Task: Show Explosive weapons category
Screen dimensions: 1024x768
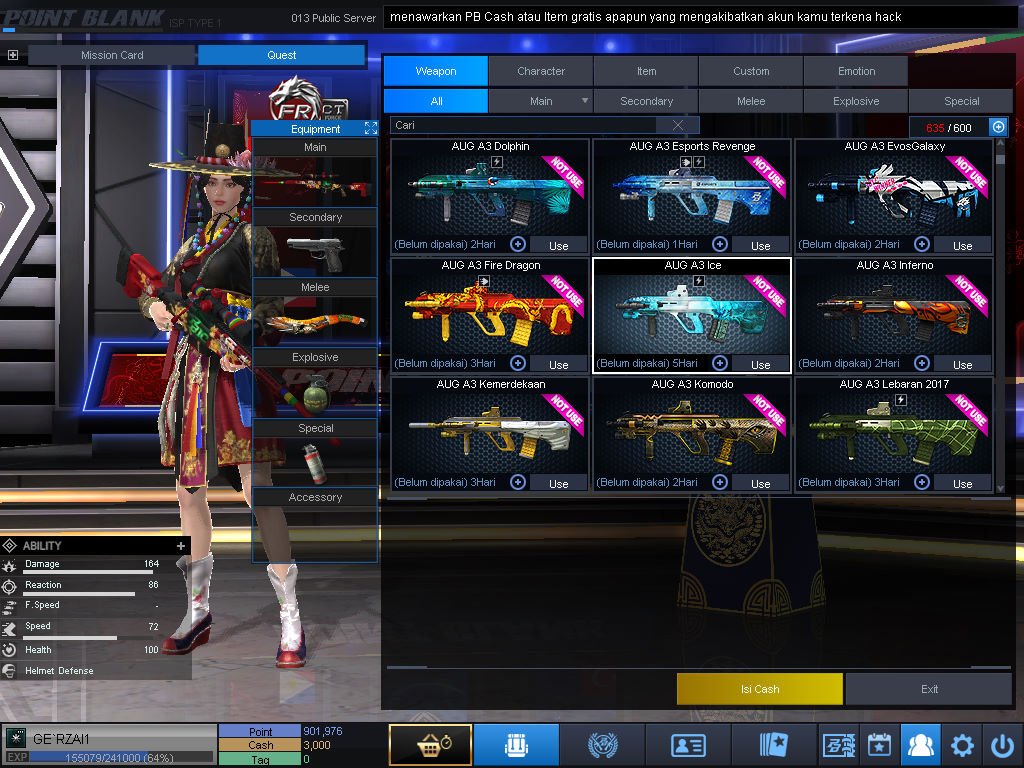Action: tap(856, 101)
